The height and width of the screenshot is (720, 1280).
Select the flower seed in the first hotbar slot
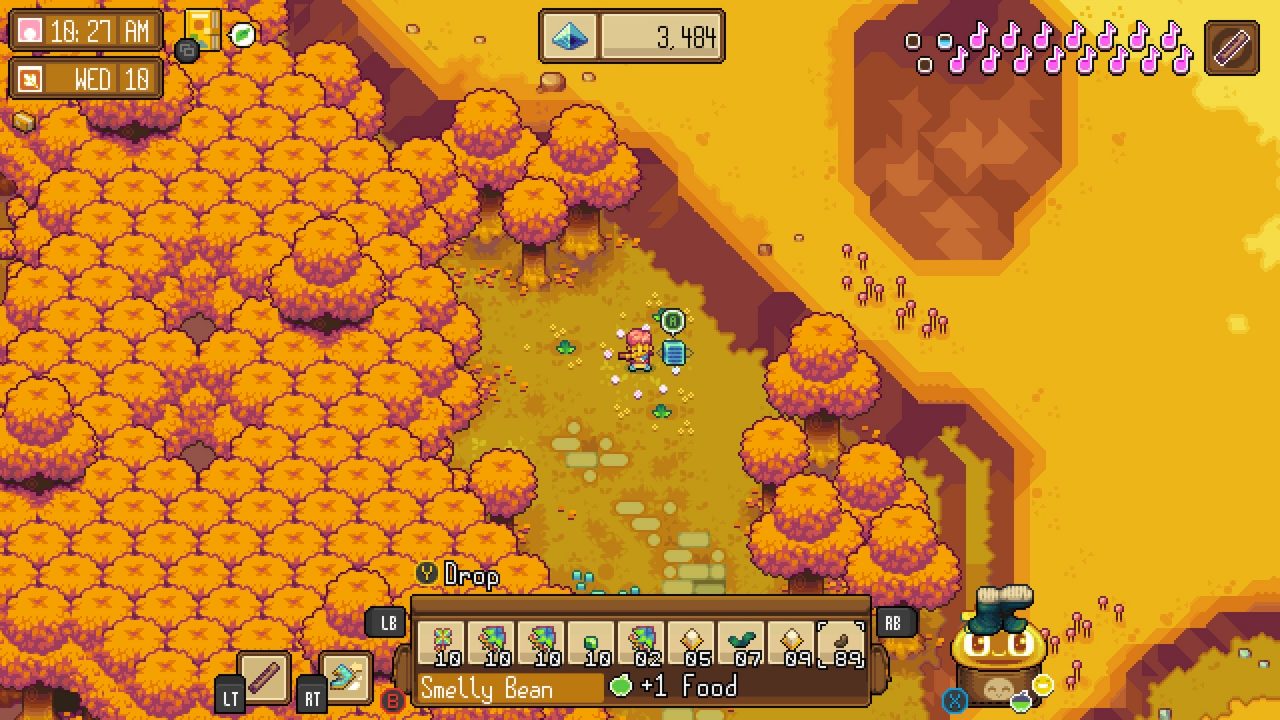point(443,640)
